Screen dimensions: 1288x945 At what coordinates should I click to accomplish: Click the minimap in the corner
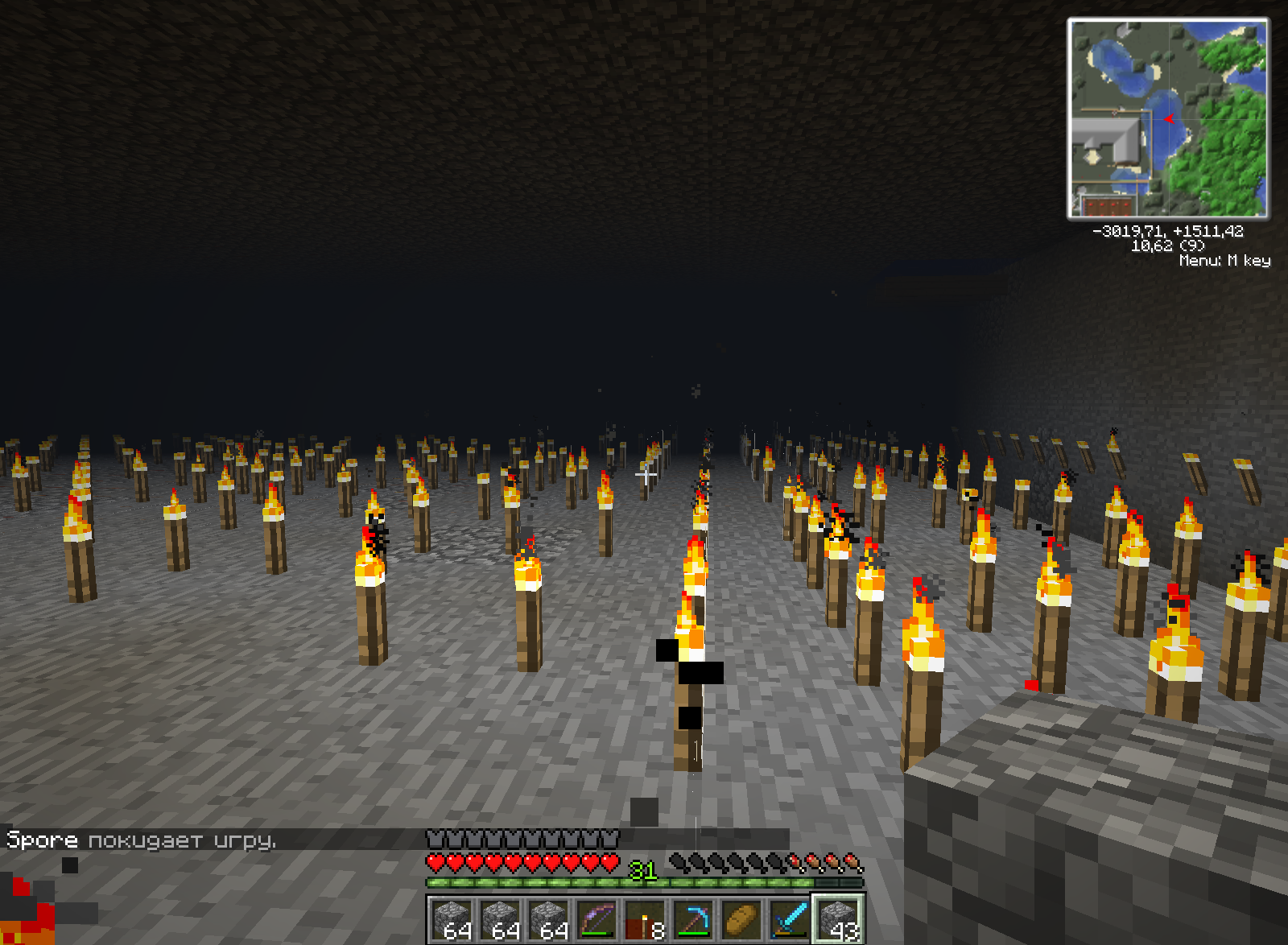coord(1168,119)
